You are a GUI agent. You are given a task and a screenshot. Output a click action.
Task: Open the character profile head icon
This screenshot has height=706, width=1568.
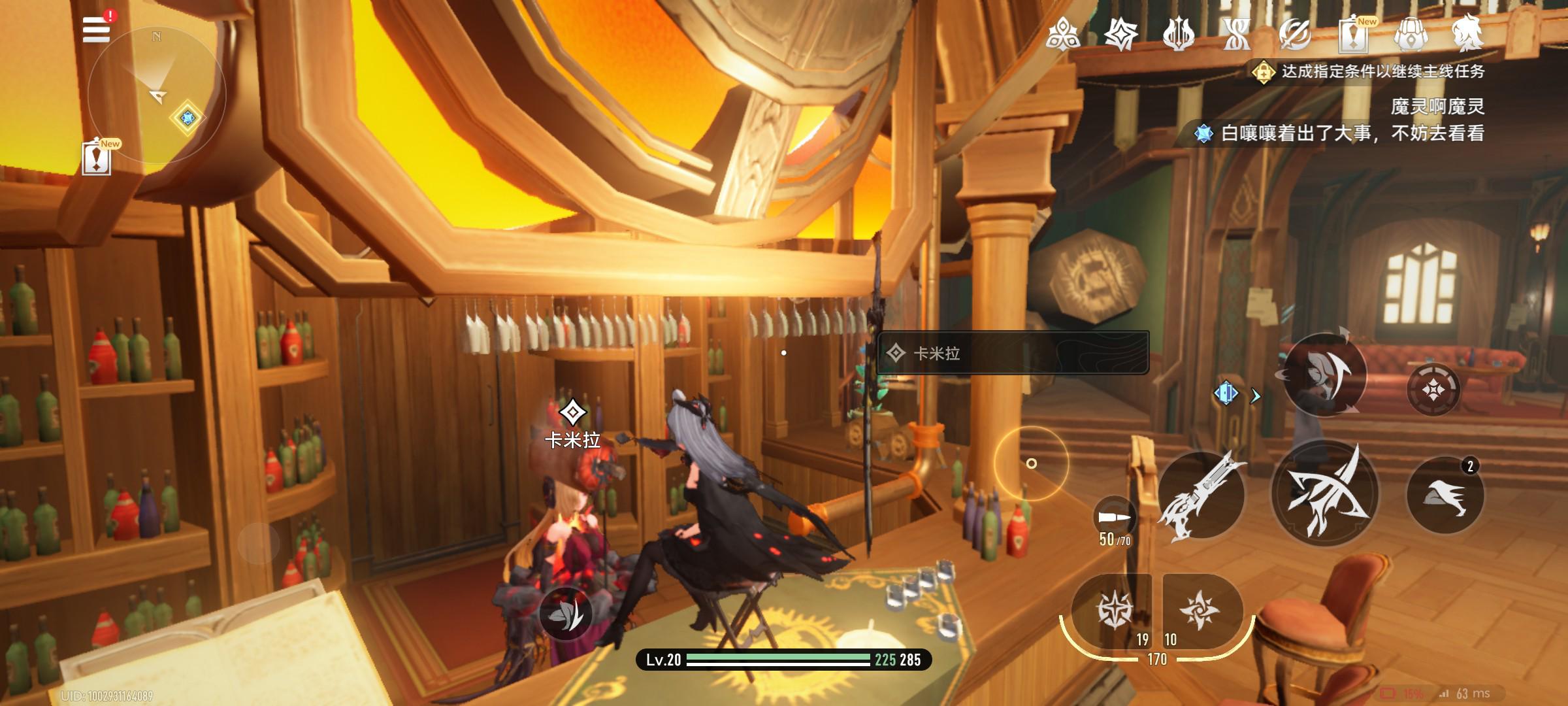point(1467,33)
